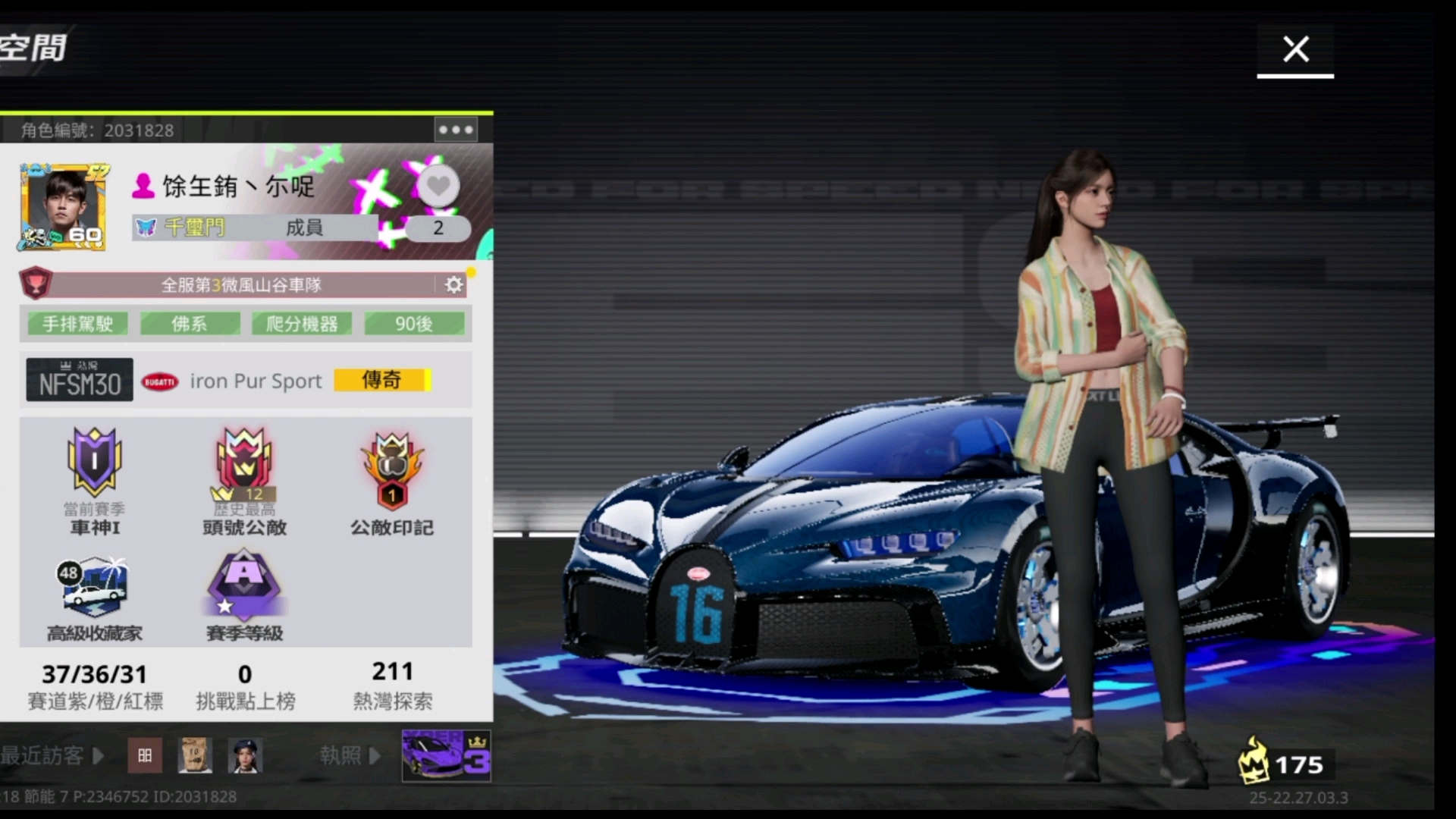
Task: View the current season 車神I rank badge
Action: tap(95, 462)
